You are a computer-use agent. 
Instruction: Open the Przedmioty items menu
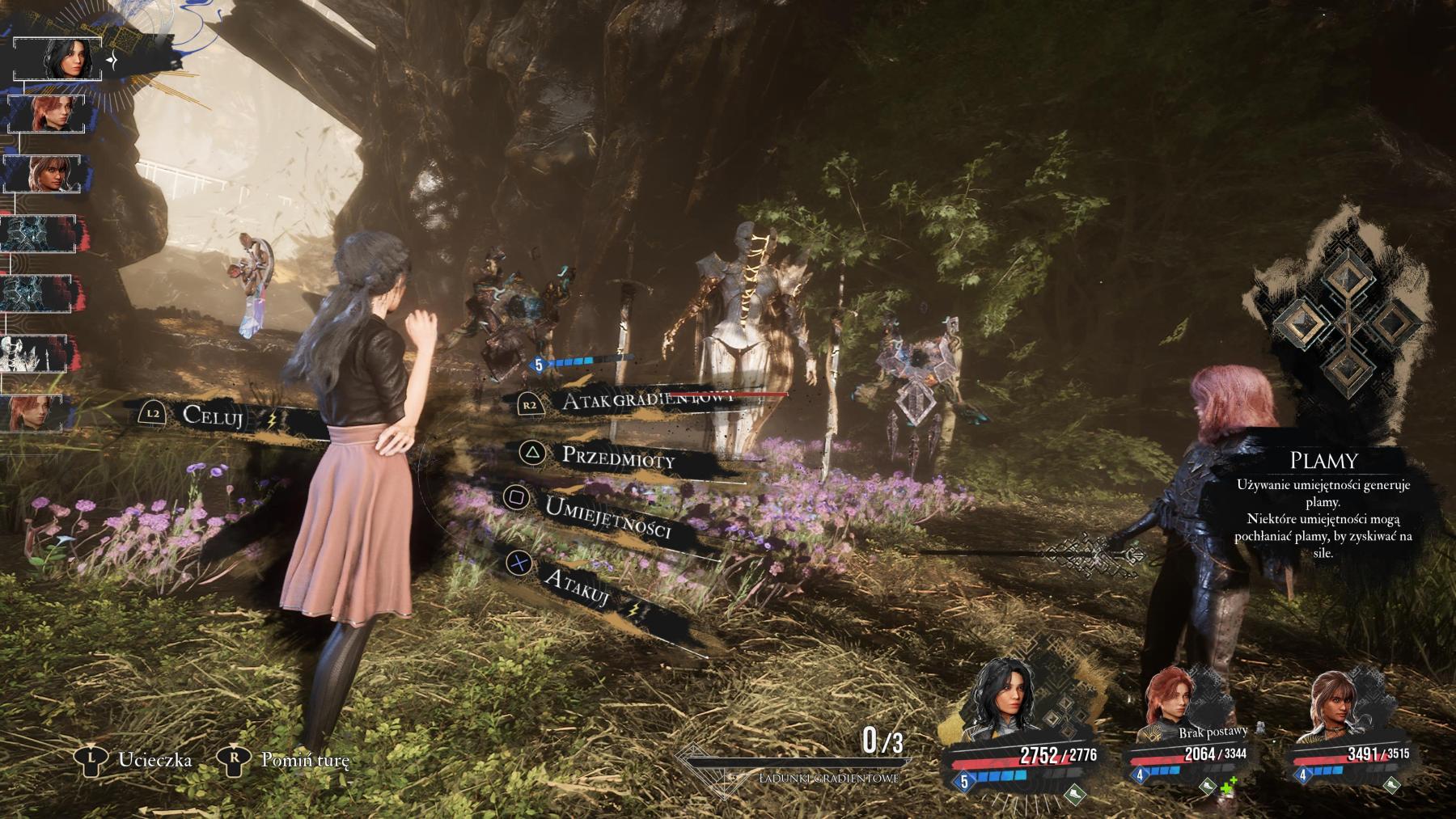click(618, 458)
